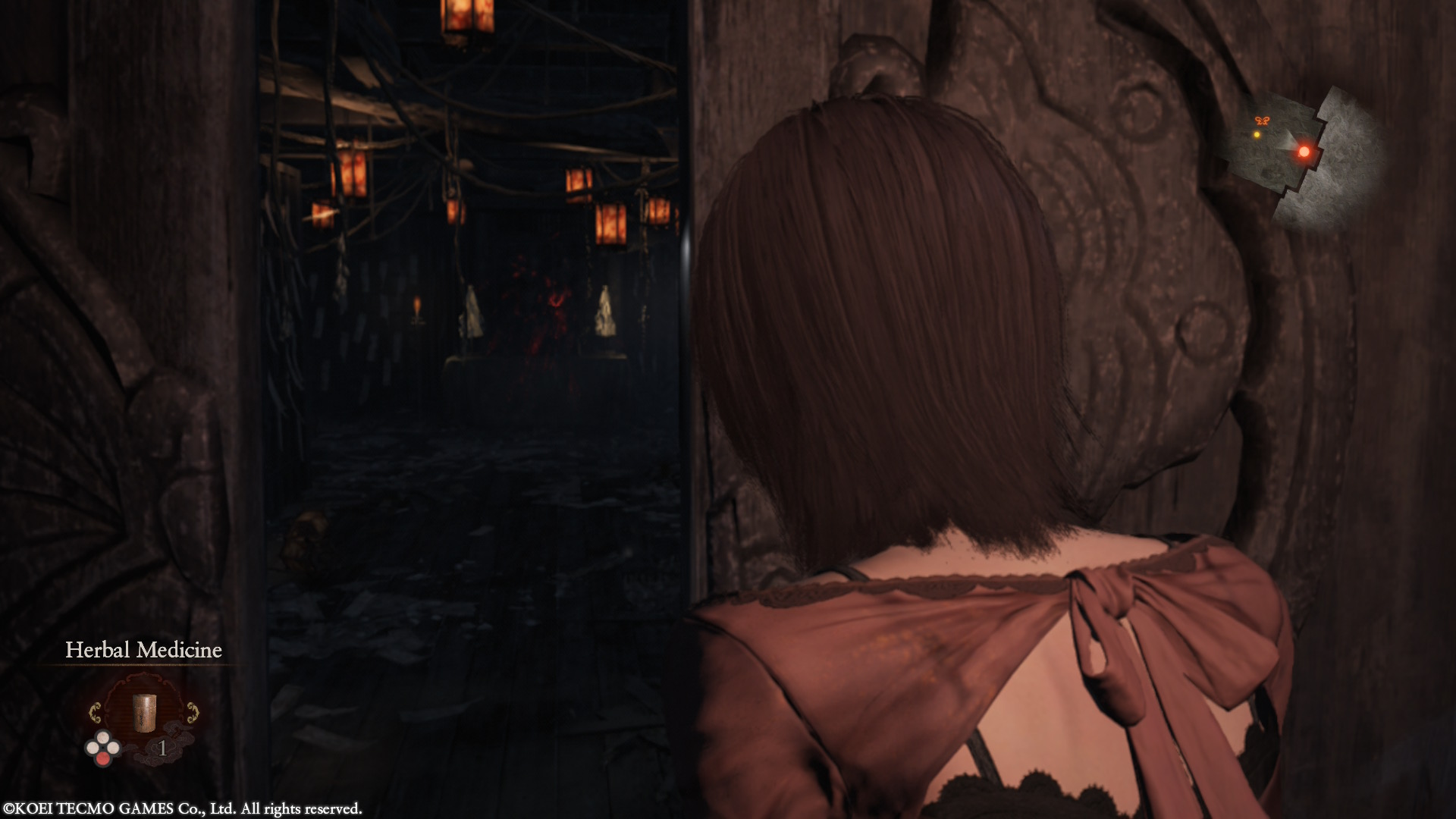Click the right golden scroll ornament beside the item

click(193, 712)
